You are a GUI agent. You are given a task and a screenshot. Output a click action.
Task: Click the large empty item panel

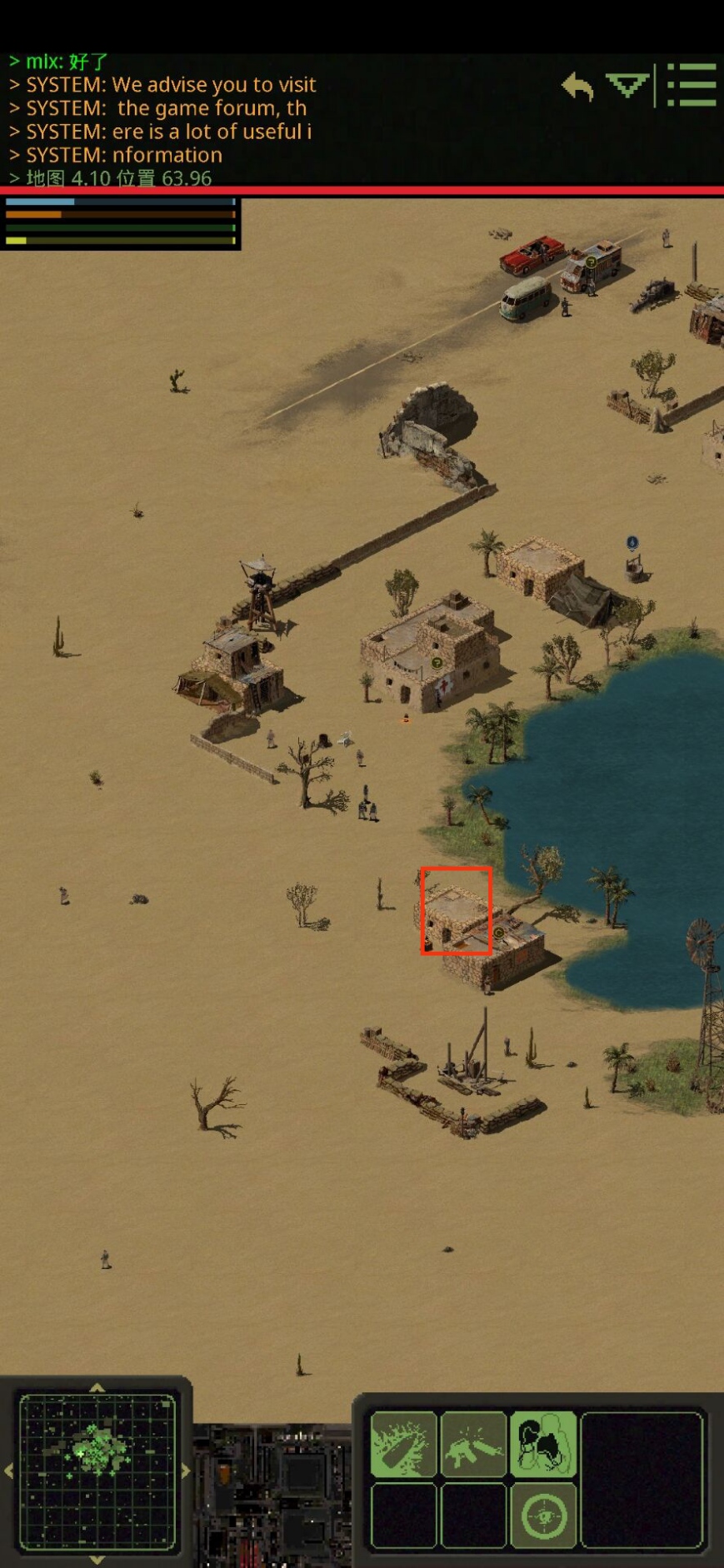pyautogui.click(x=642, y=1479)
